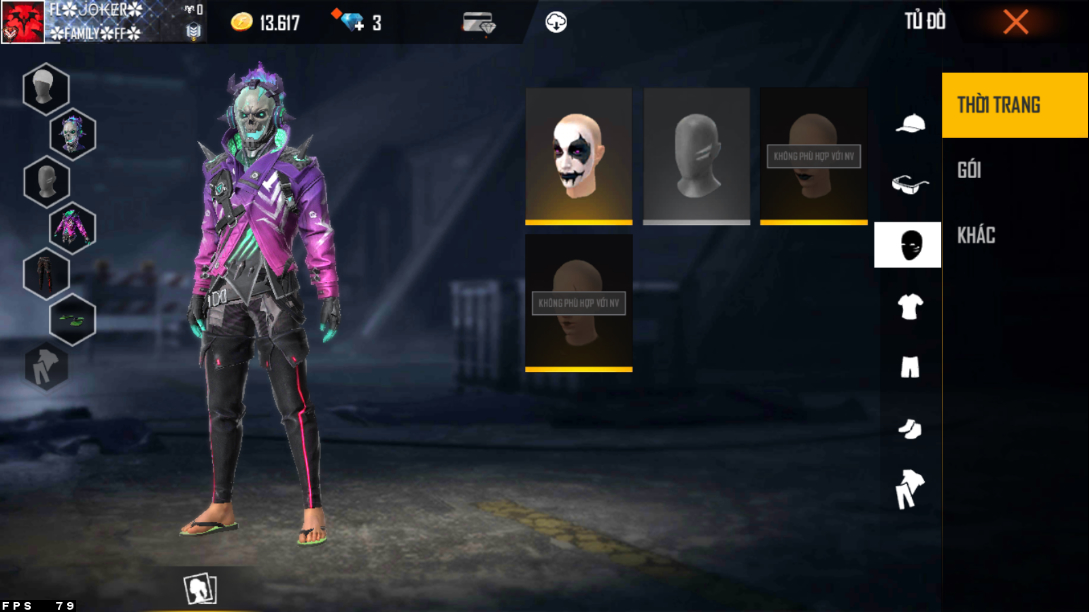Screen dimensions: 1089x612
Task: Open the cloud download icon
Action: pyautogui.click(x=556, y=22)
